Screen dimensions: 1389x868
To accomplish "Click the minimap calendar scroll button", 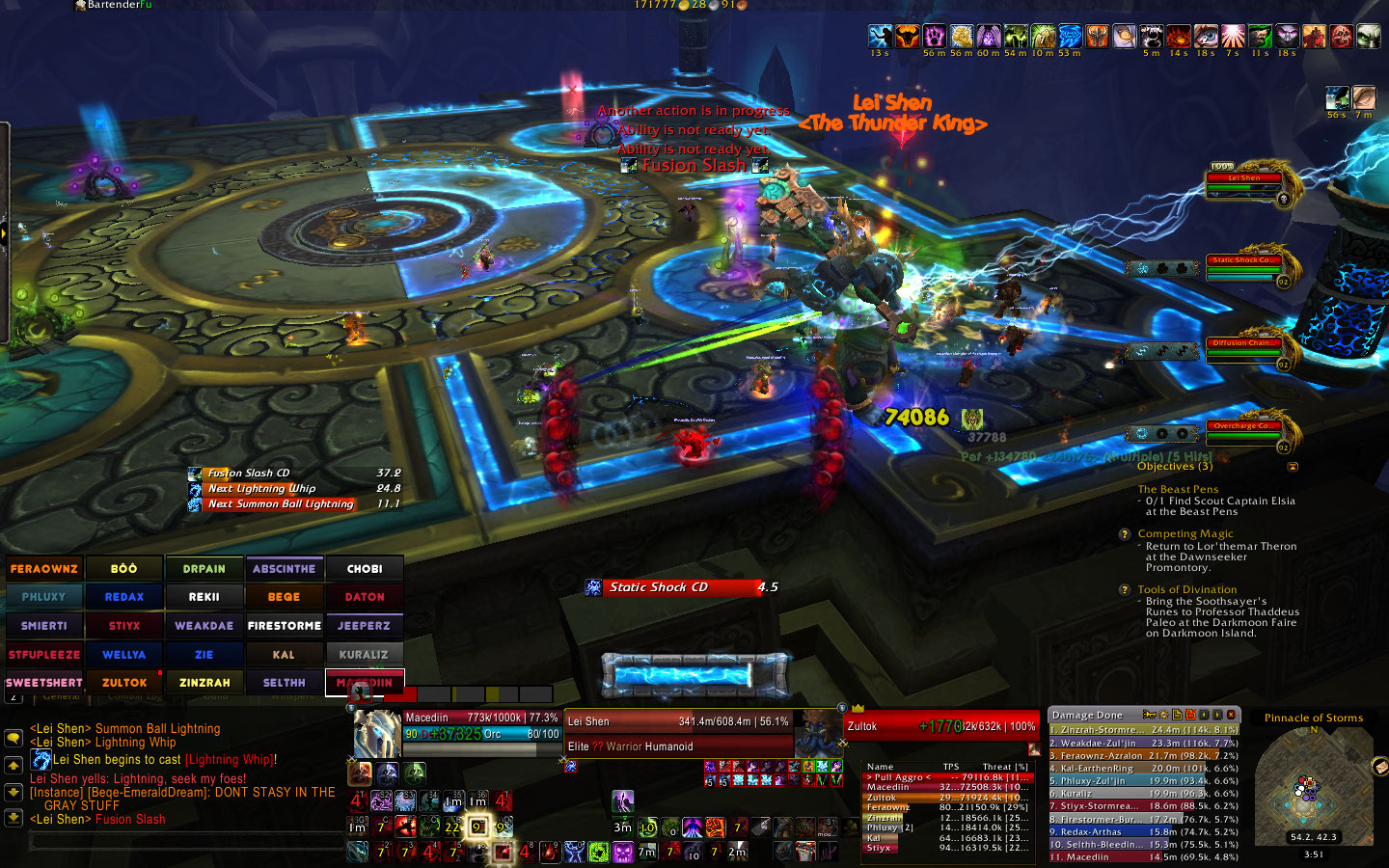I will tap(1378, 767).
